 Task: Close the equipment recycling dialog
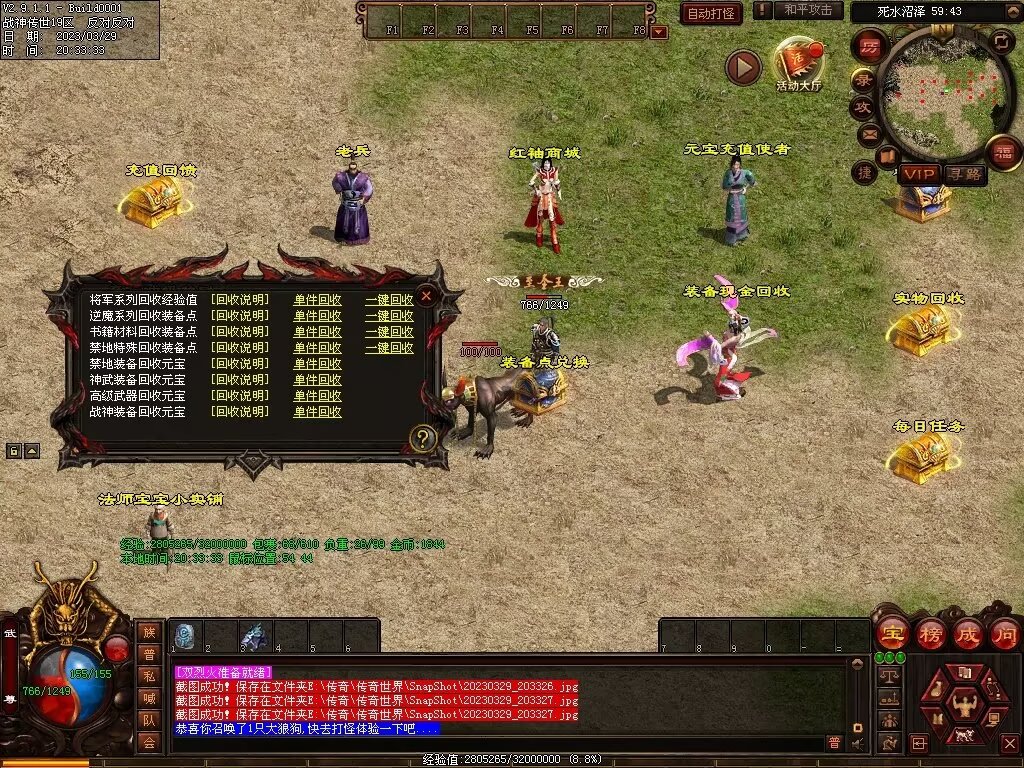[426, 296]
